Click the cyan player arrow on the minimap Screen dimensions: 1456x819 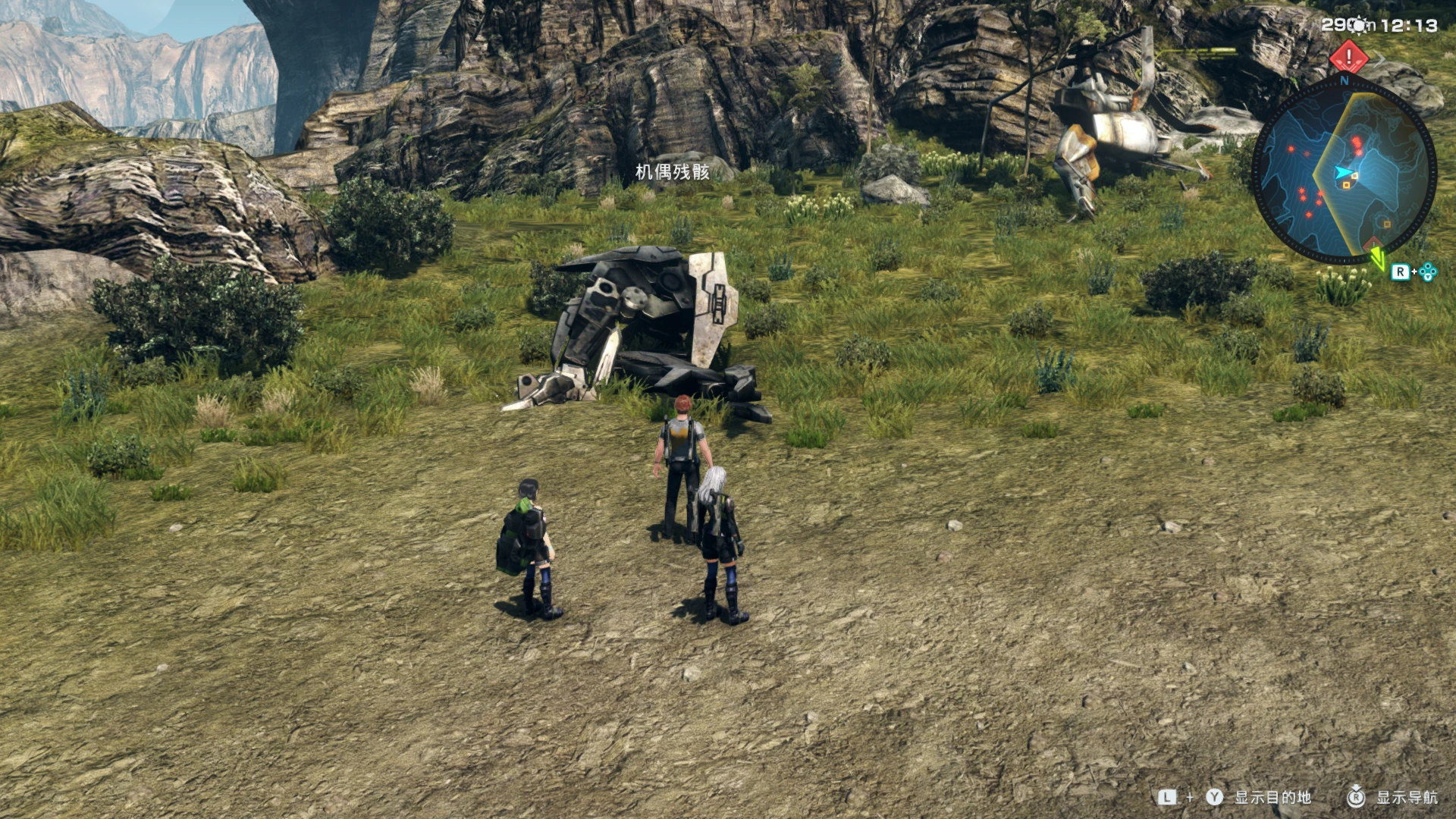1343,173
